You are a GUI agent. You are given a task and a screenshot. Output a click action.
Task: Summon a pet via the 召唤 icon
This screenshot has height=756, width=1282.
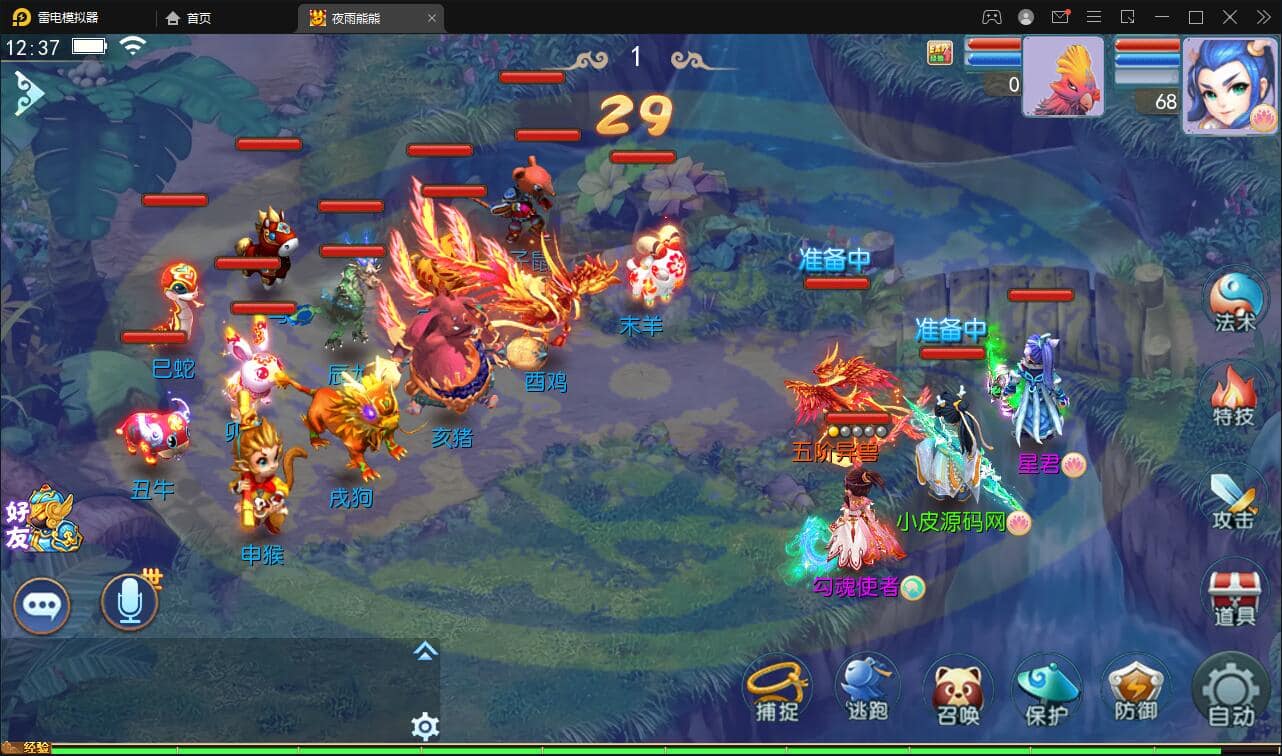pos(956,690)
